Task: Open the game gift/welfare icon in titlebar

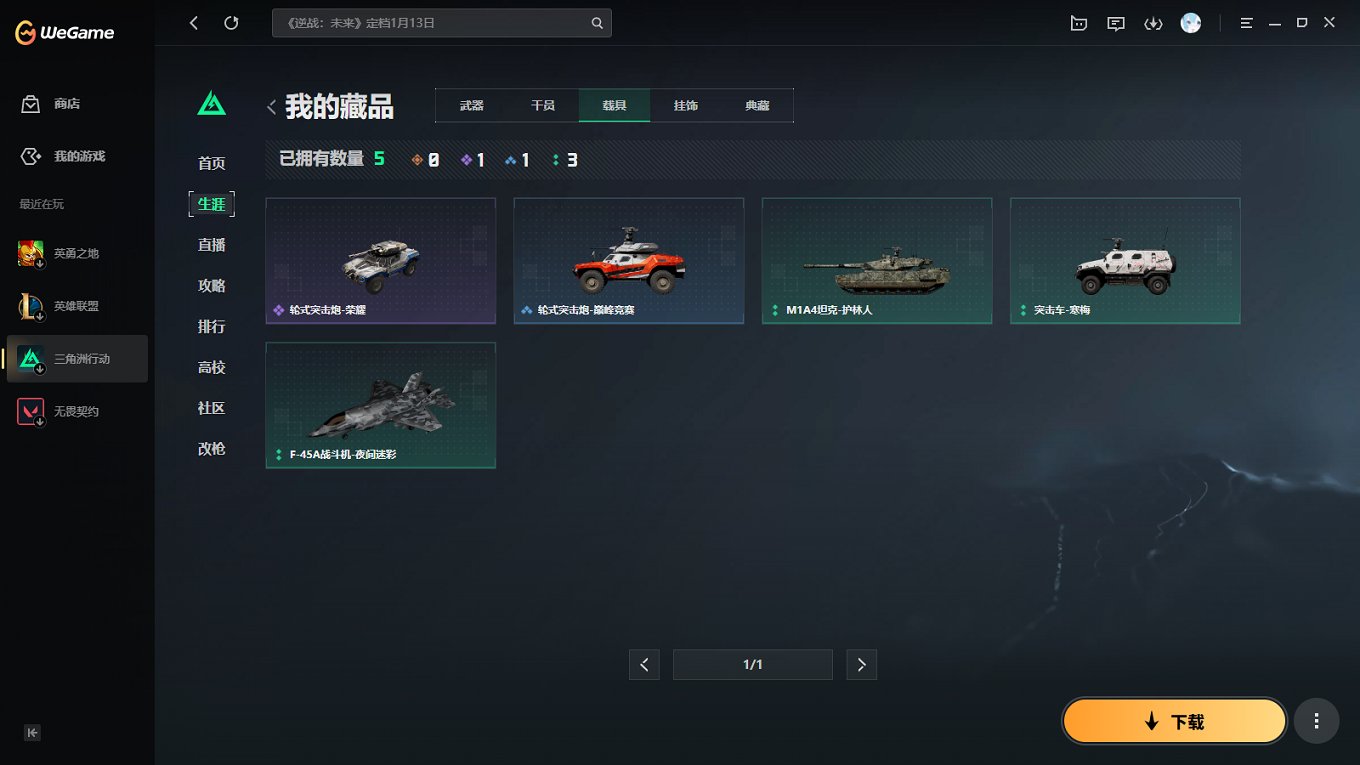Action: [x=1078, y=22]
